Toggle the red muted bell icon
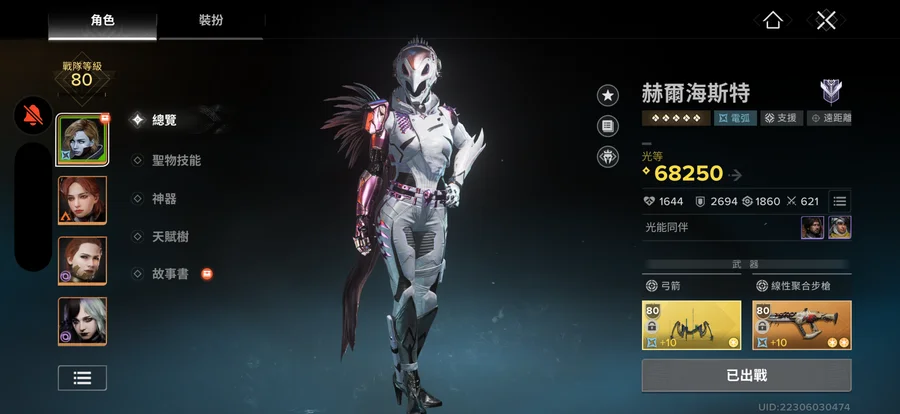 (x=33, y=117)
